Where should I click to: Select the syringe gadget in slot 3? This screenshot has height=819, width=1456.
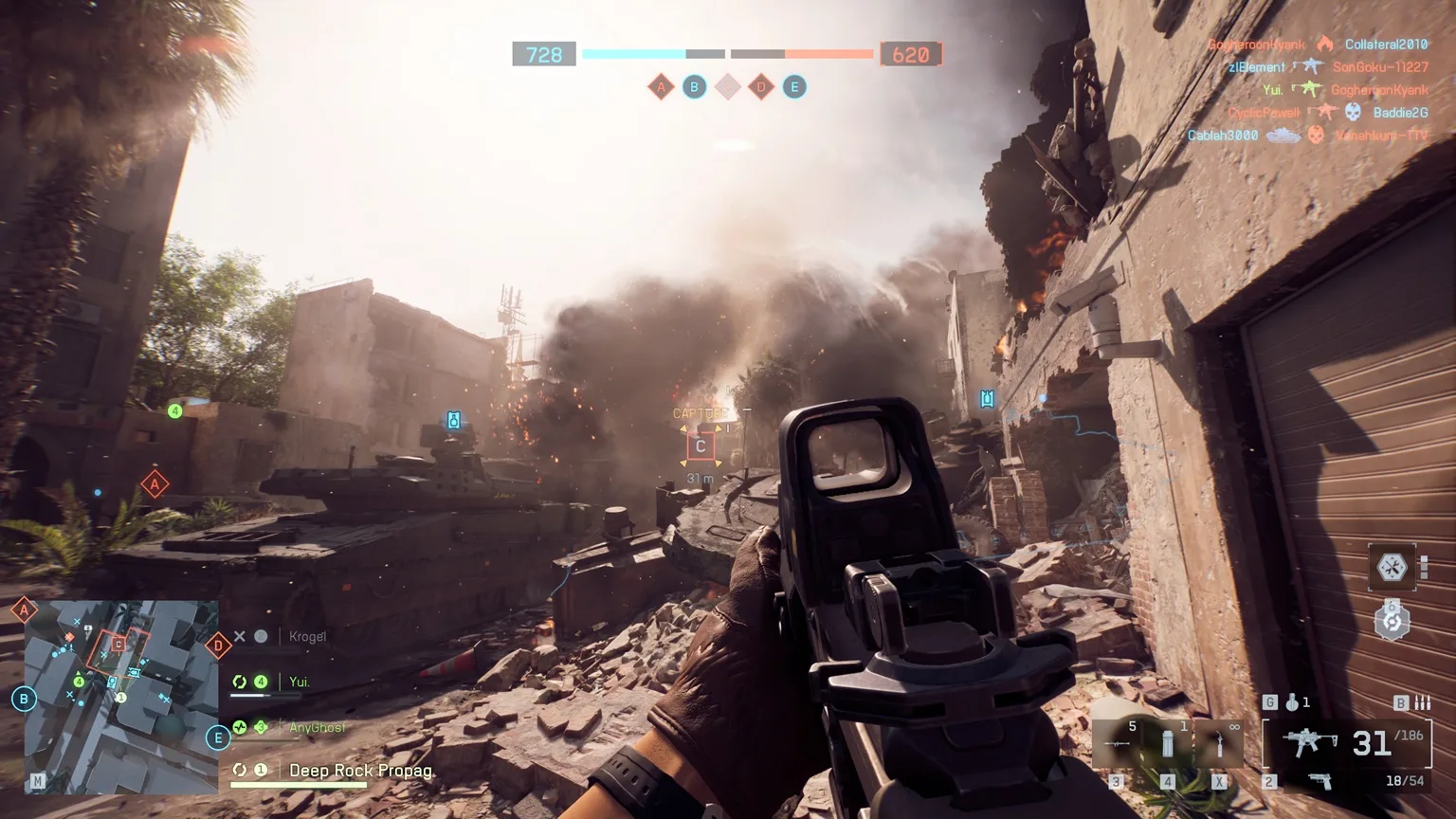[x=1118, y=743]
